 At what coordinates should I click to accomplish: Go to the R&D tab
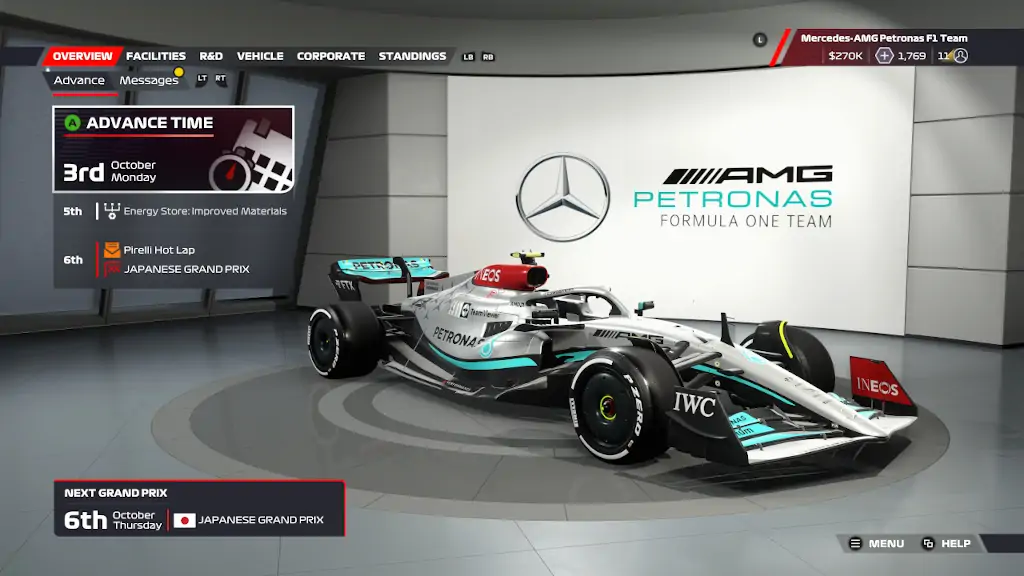tap(211, 56)
